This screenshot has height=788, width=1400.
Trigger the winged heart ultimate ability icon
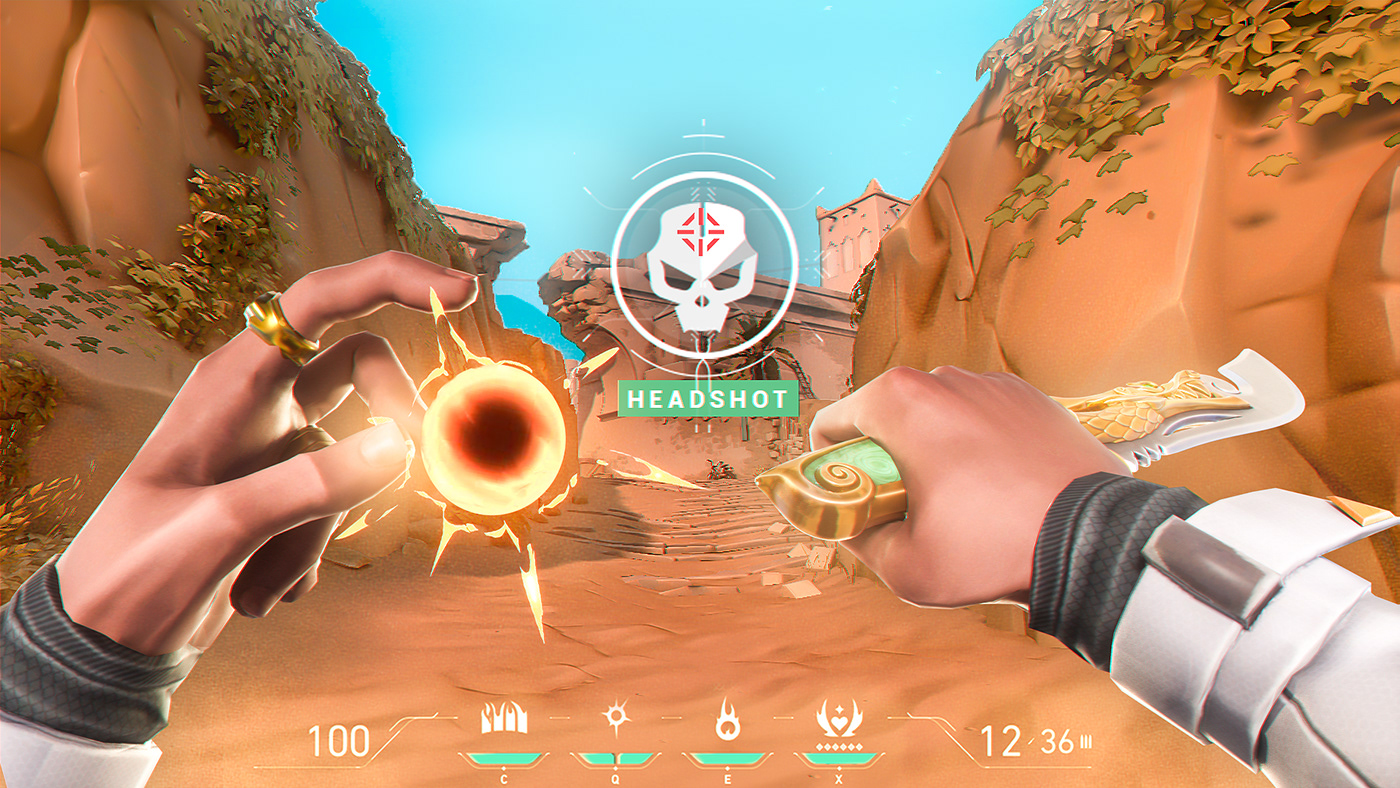coord(838,719)
